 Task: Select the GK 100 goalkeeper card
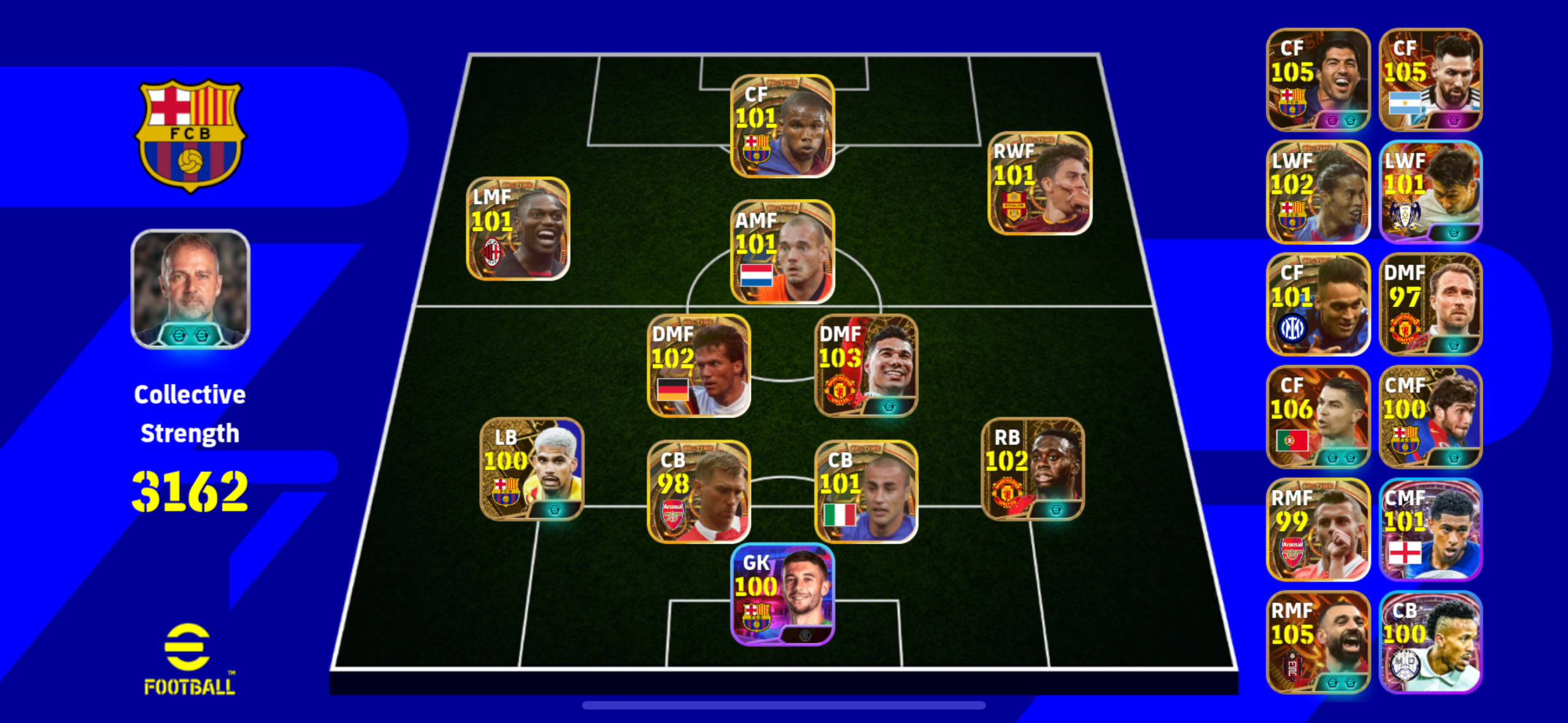click(782, 594)
